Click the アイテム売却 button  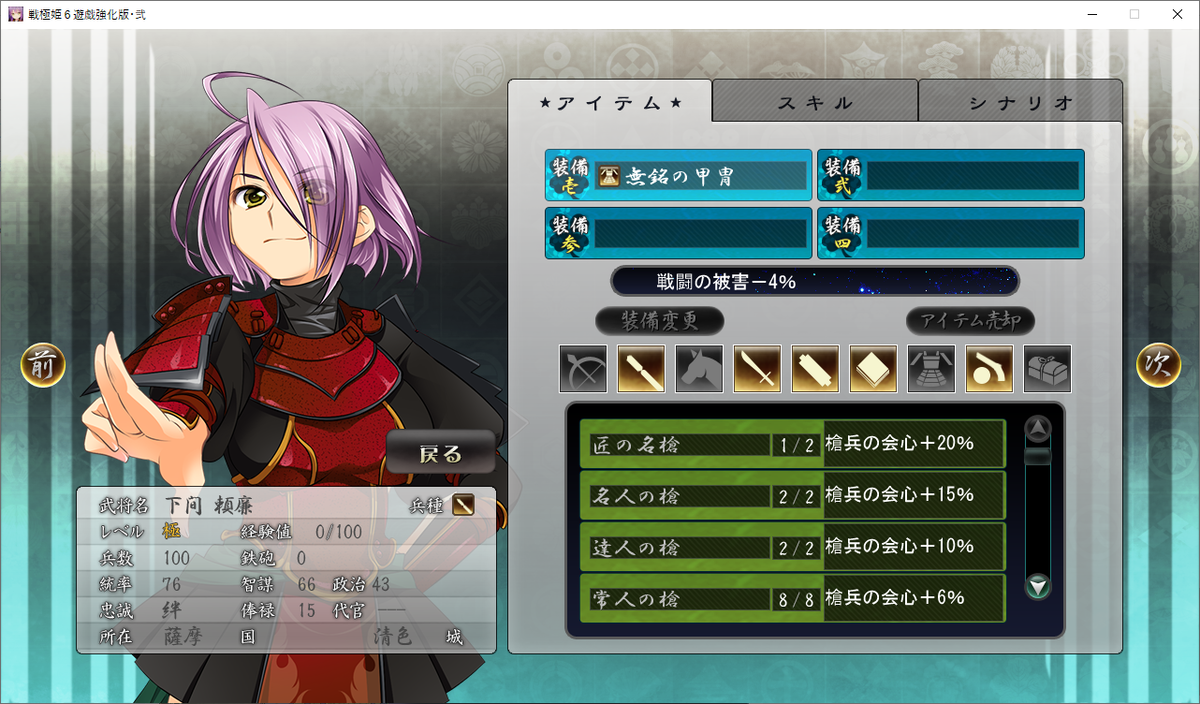coord(970,321)
